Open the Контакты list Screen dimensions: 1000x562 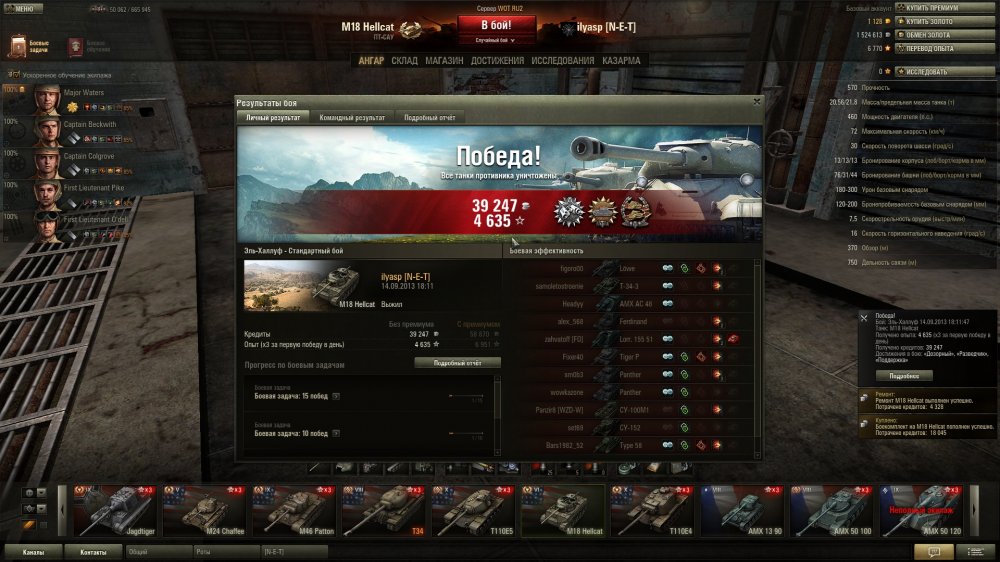pos(94,551)
